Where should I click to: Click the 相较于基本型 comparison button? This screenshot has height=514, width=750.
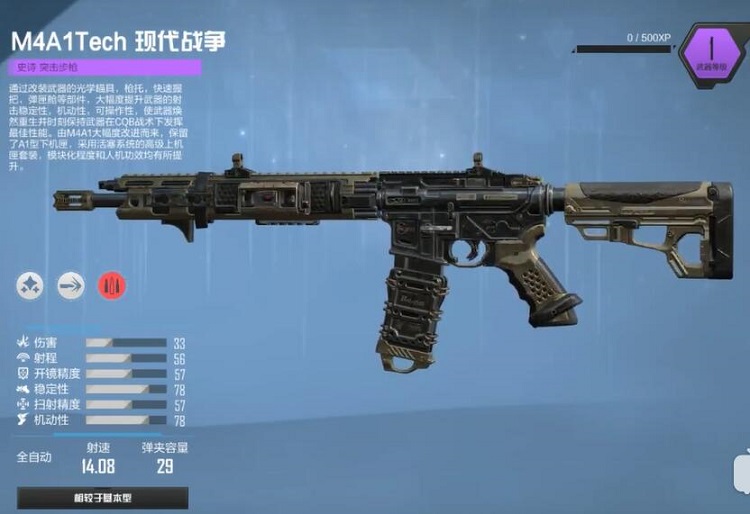click(101, 497)
